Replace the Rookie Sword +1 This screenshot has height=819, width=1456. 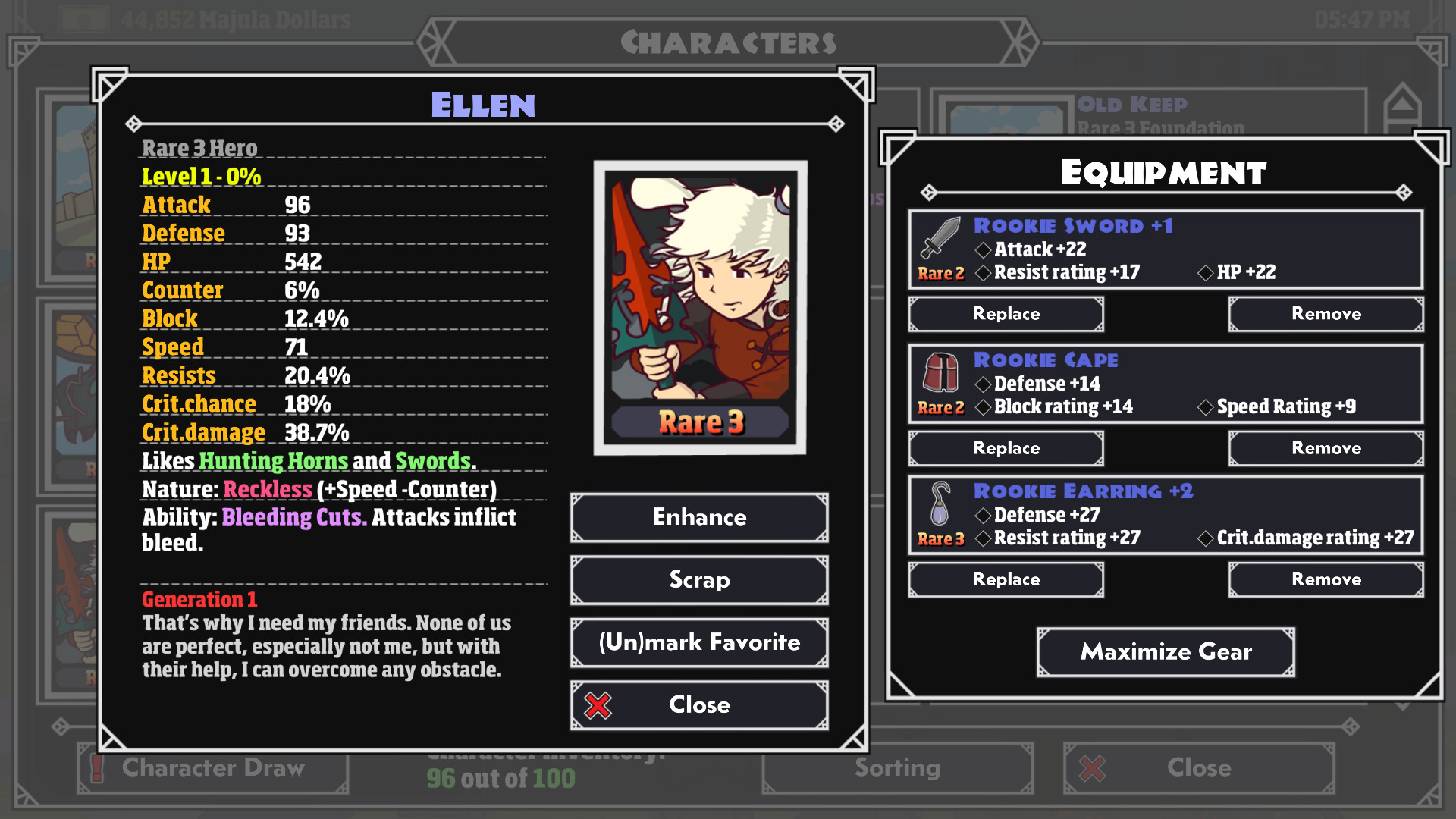pyautogui.click(x=1006, y=313)
